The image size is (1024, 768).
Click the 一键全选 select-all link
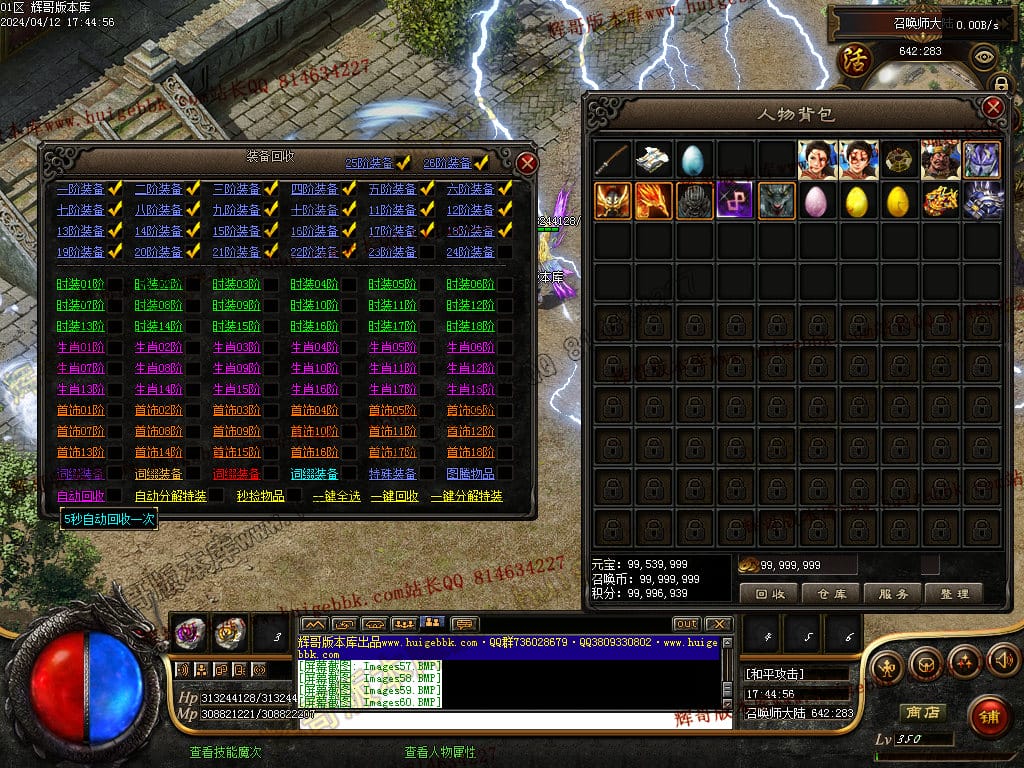[336, 496]
